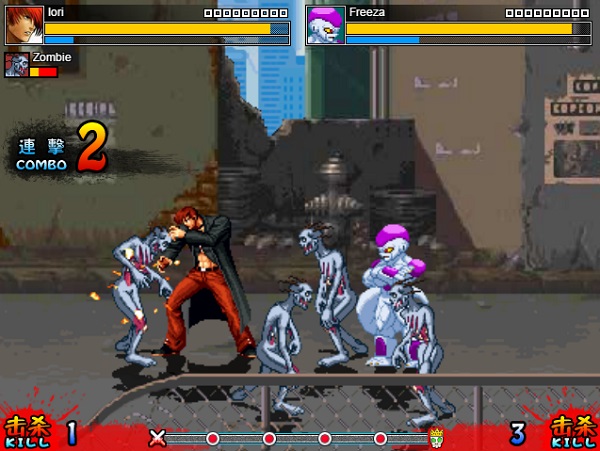
Task: Click the Zombie target portrait
Action: click(16, 65)
